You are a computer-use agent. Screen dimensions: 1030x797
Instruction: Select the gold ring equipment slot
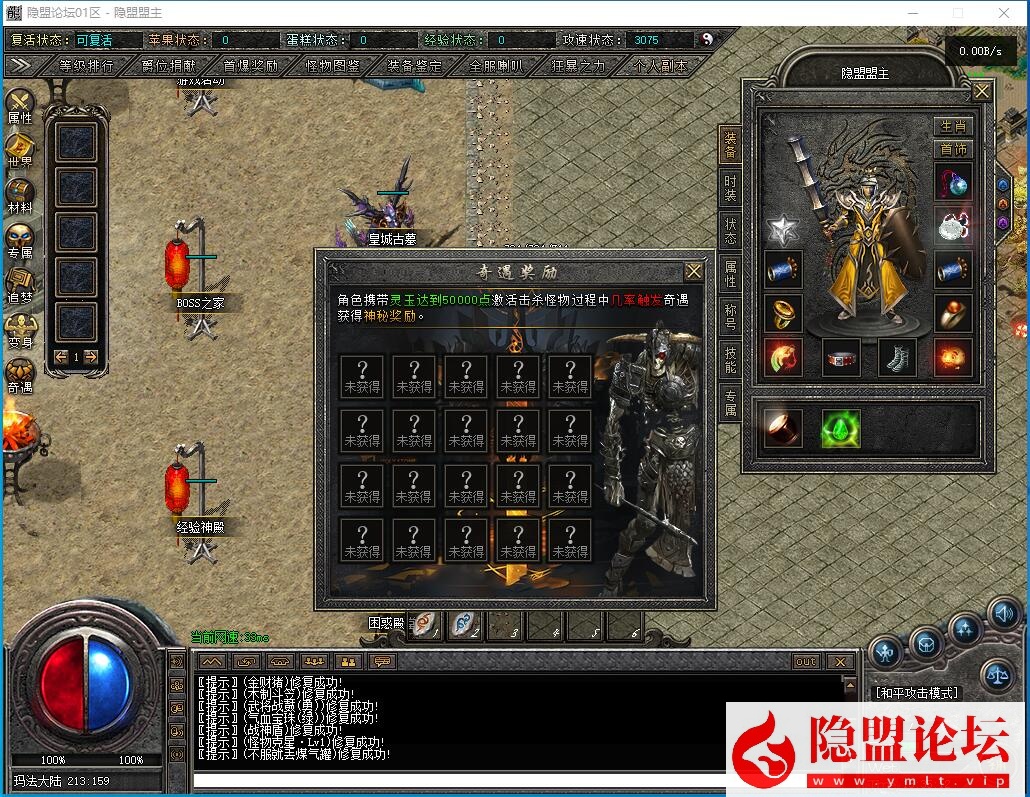tap(783, 313)
